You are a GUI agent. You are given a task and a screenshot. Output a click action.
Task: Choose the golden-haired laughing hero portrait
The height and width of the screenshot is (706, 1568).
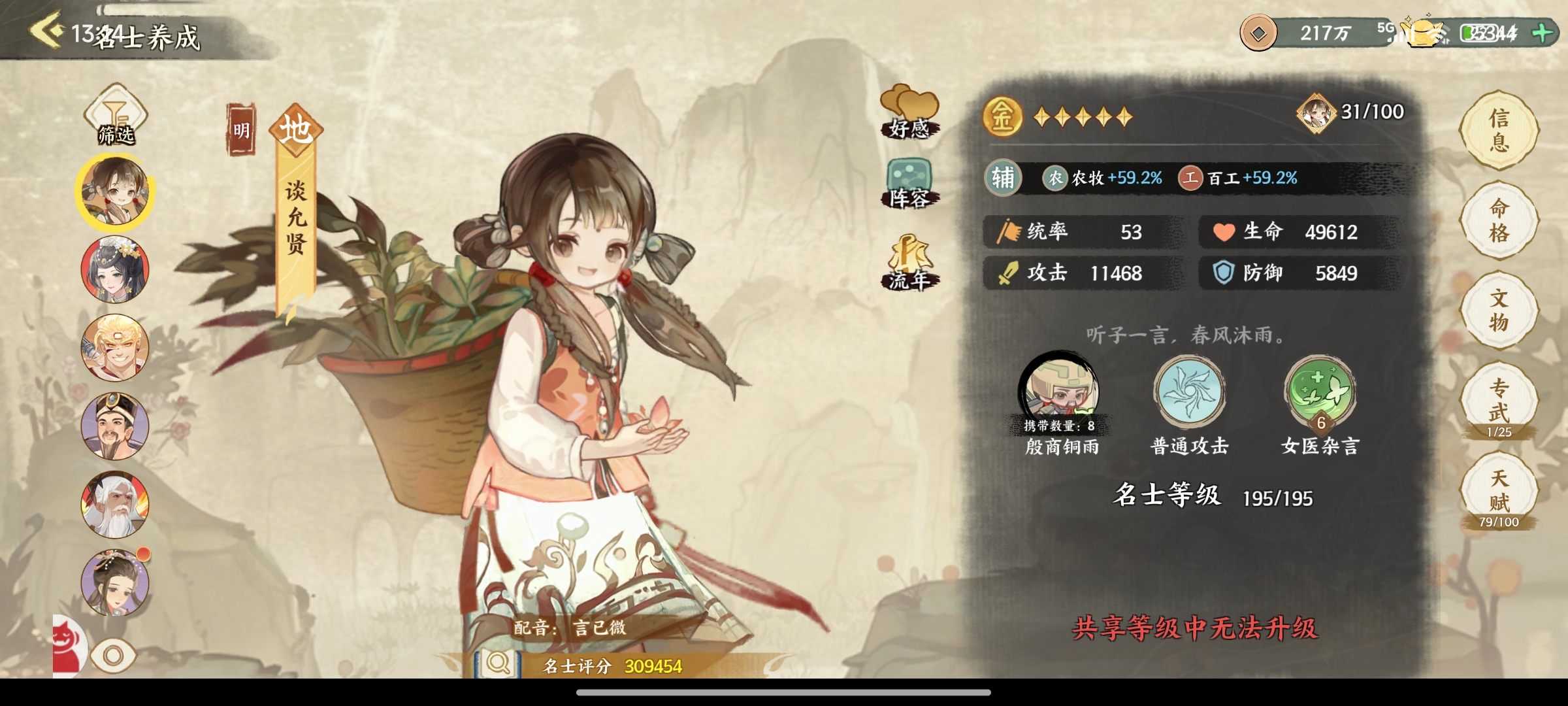(115, 348)
